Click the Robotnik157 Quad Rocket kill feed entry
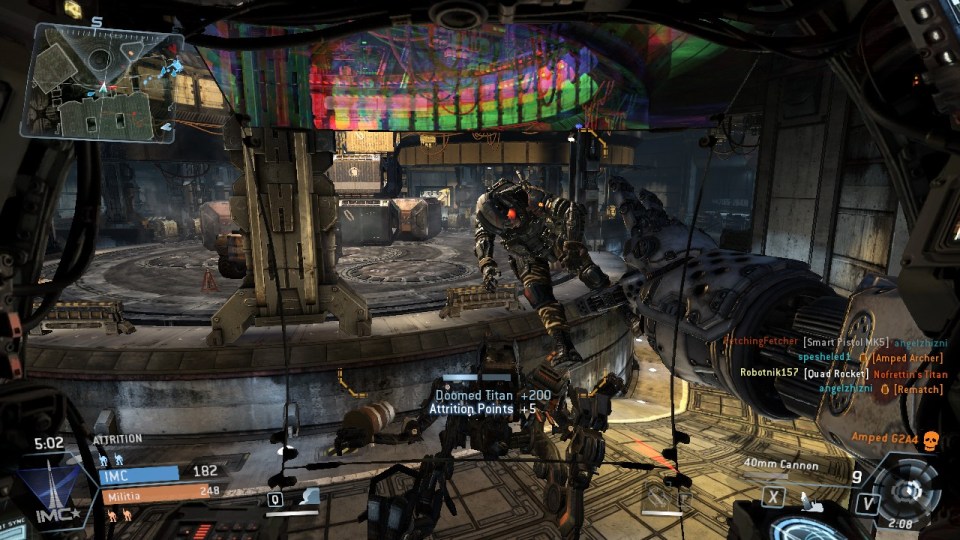960x540 pixels. tap(842, 373)
